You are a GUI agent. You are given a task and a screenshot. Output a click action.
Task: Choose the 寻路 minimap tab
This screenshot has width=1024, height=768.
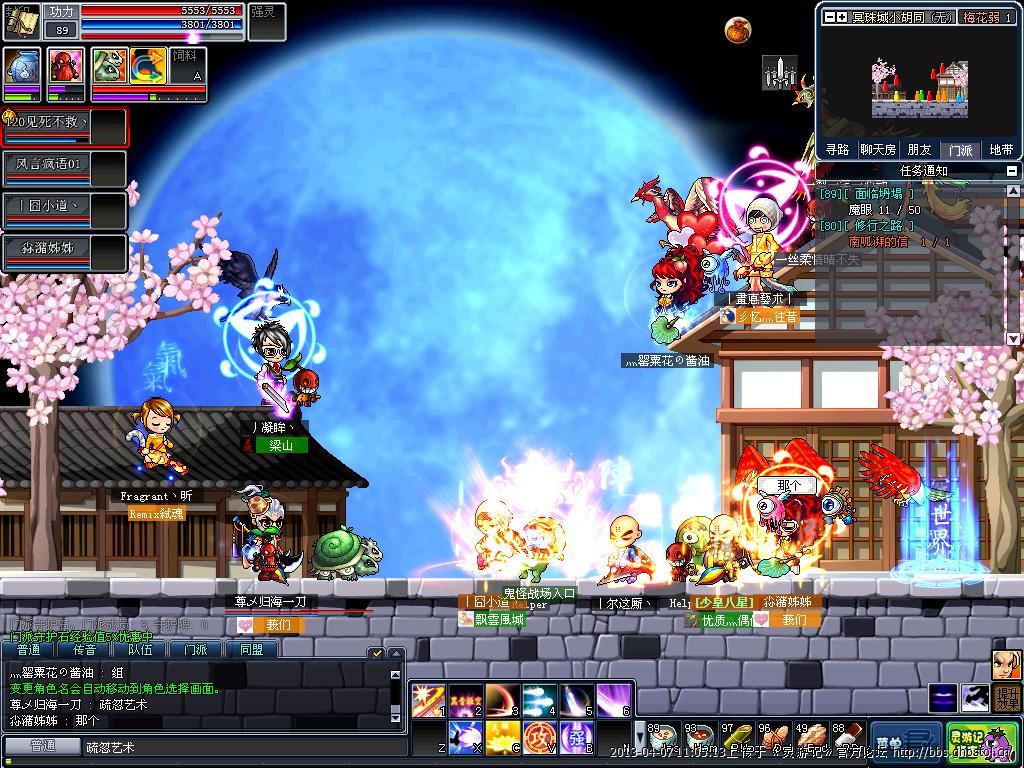coord(837,150)
